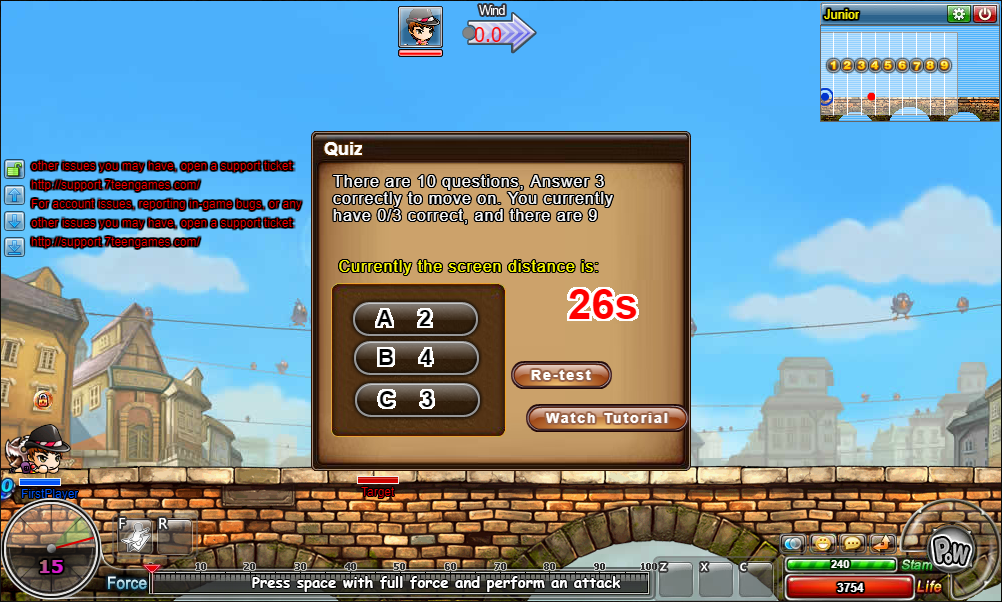Choose quiz answer A: 2
Screen dimensions: 1002x602
click(415, 319)
